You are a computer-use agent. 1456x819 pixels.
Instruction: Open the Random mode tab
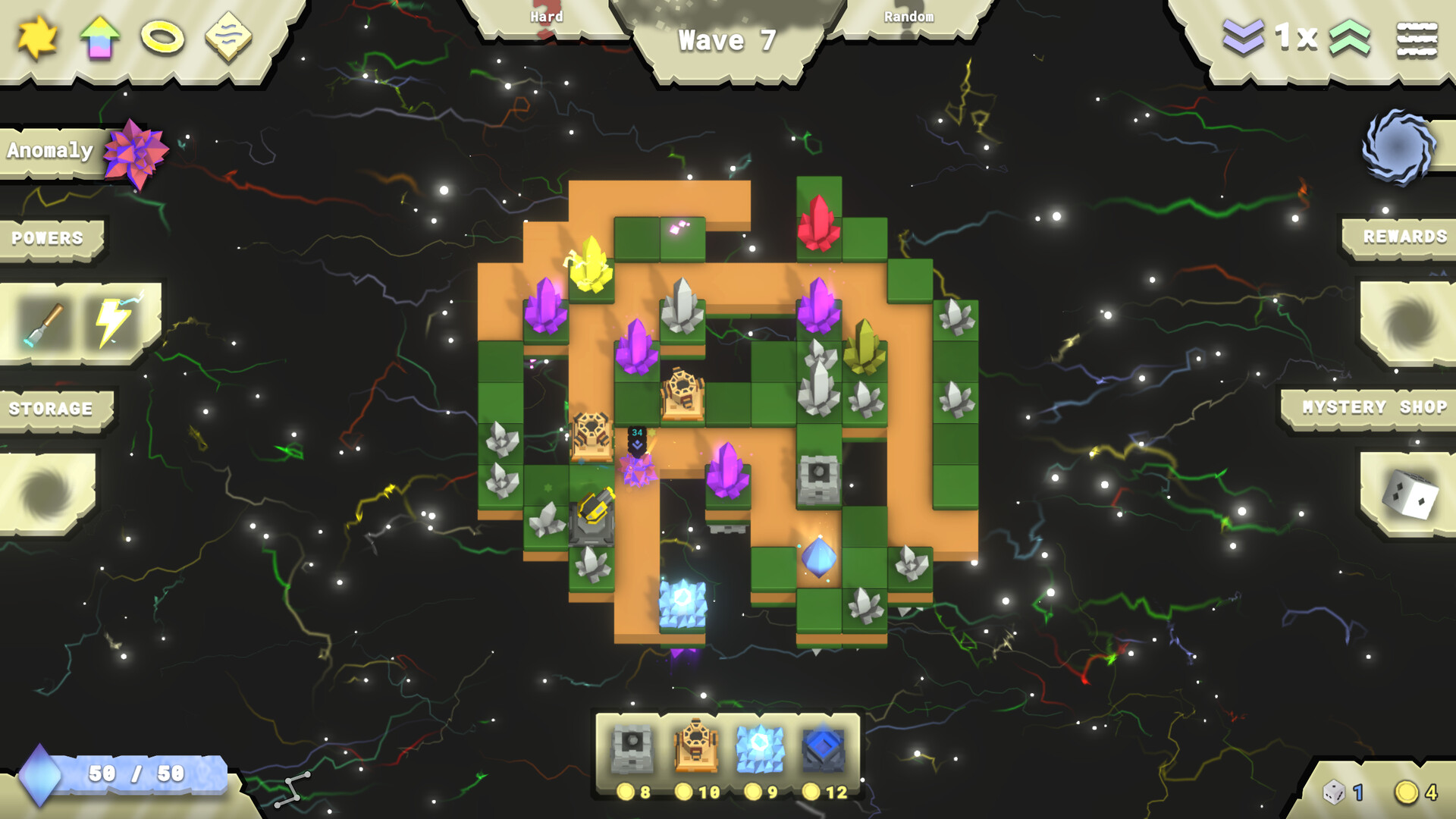point(908,15)
